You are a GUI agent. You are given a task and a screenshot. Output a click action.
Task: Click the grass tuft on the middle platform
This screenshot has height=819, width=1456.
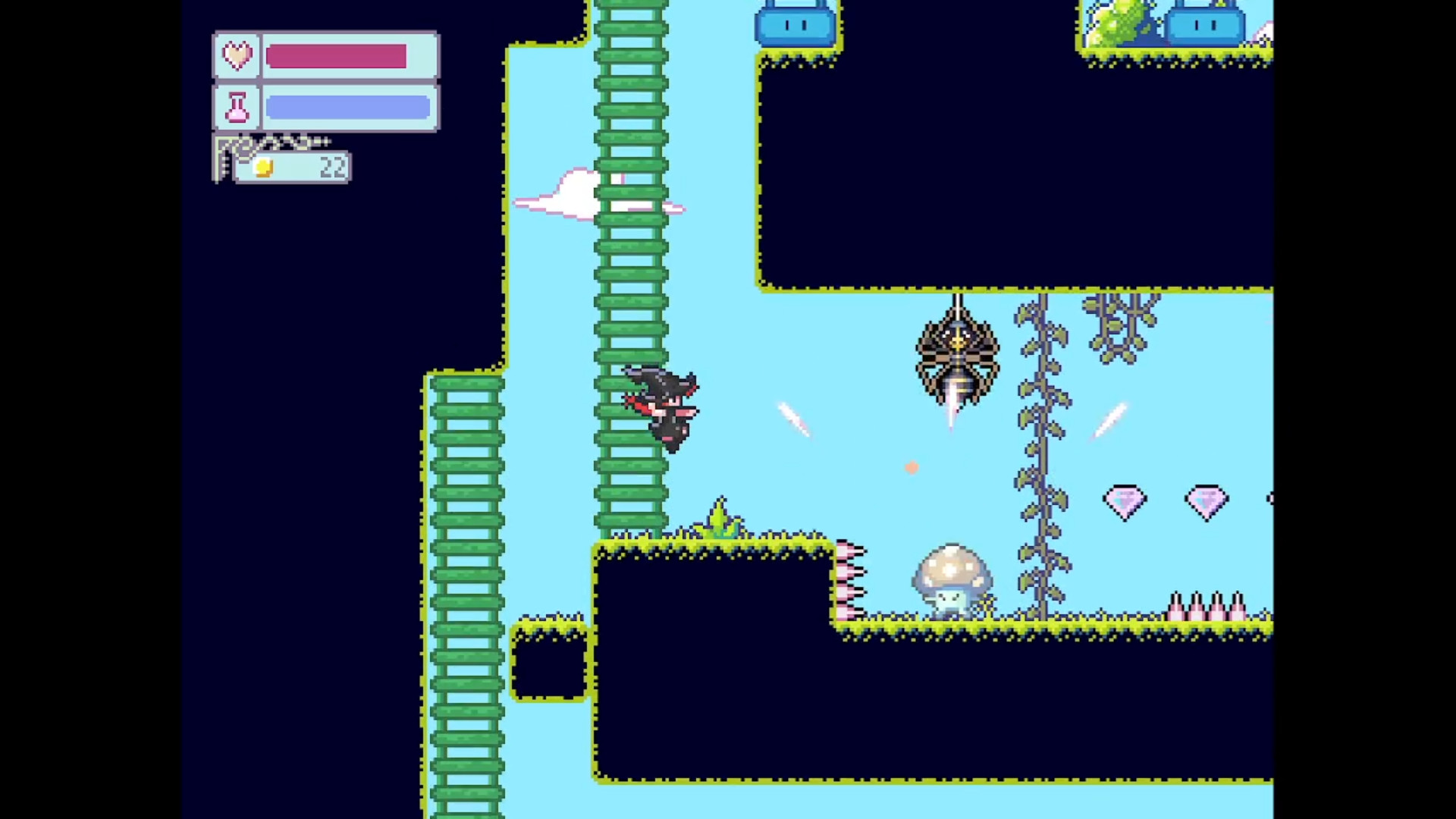(x=720, y=516)
